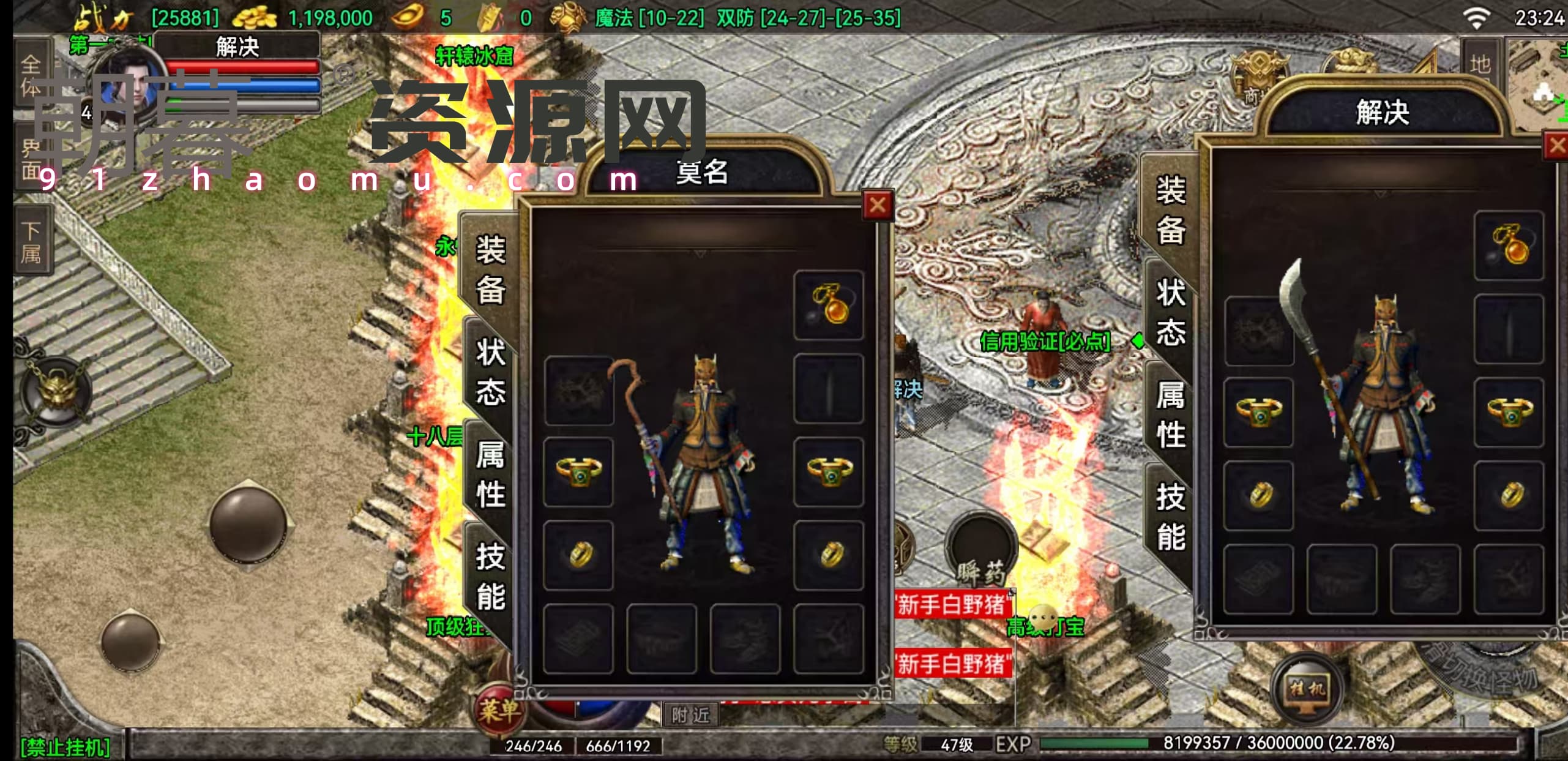1568x761 pixels.
Task: Close the 莫名 equipment panel
Action: pyautogui.click(x=877, y=205)
